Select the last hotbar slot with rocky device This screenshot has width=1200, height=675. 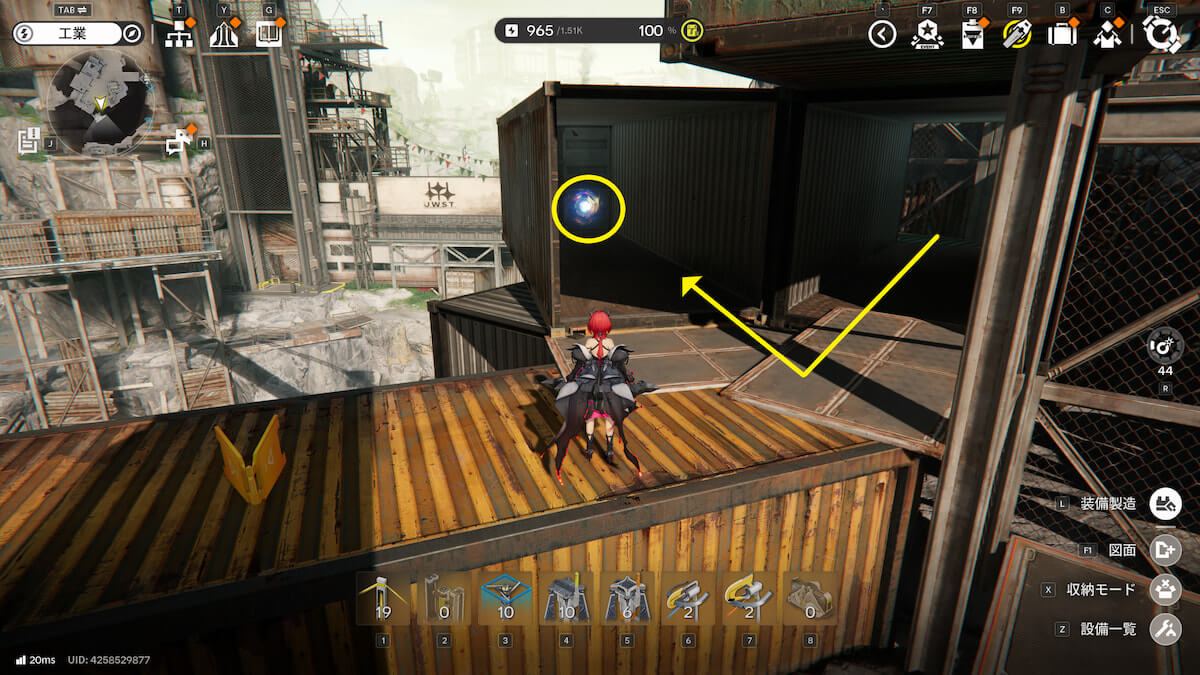(x=810, y=599)
